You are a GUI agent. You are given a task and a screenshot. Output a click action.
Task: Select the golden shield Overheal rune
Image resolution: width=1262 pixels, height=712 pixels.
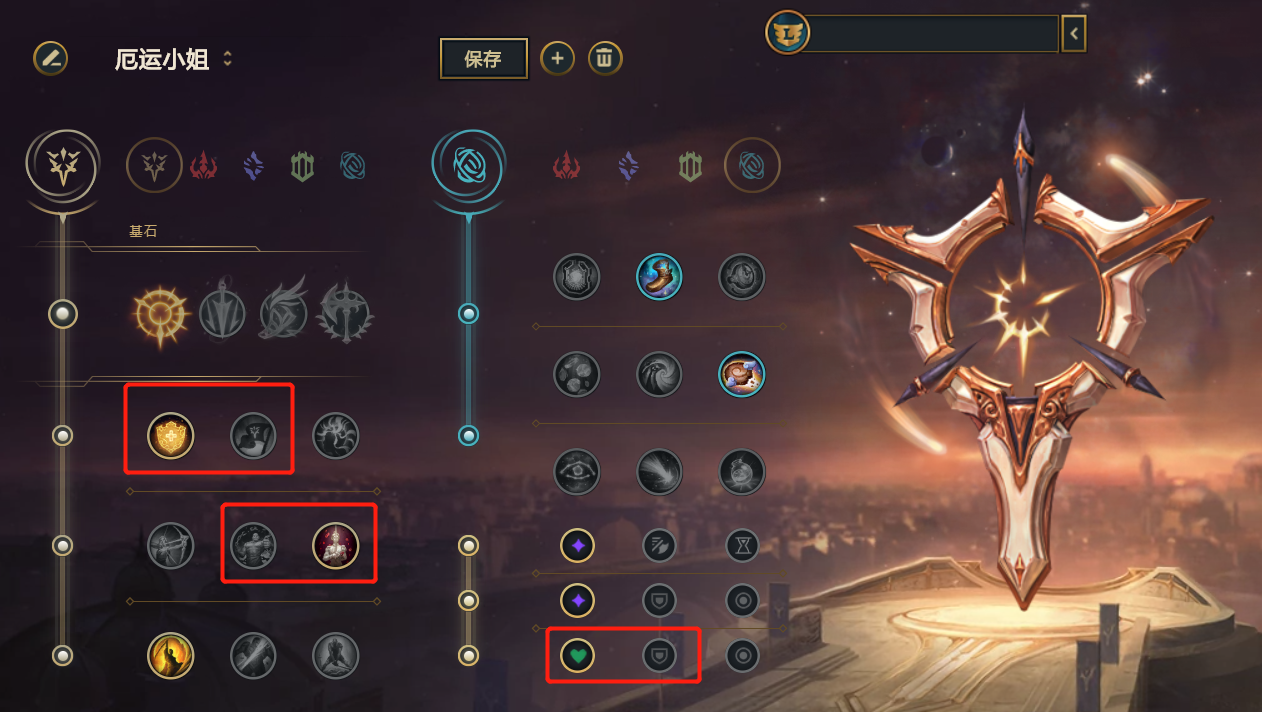tap(171, 436)
